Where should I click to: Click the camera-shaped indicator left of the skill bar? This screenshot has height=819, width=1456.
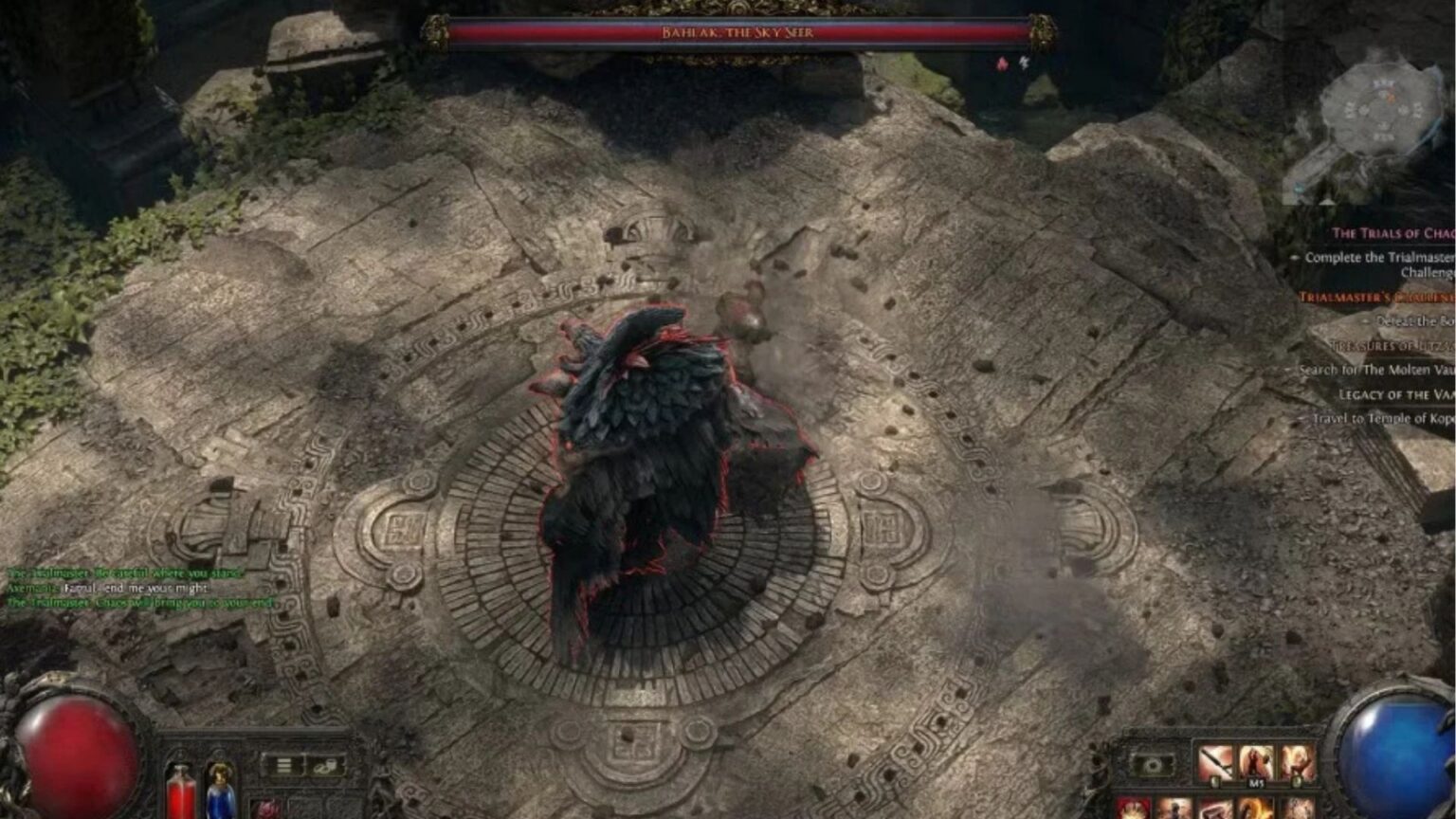[x=1153, y=765]
